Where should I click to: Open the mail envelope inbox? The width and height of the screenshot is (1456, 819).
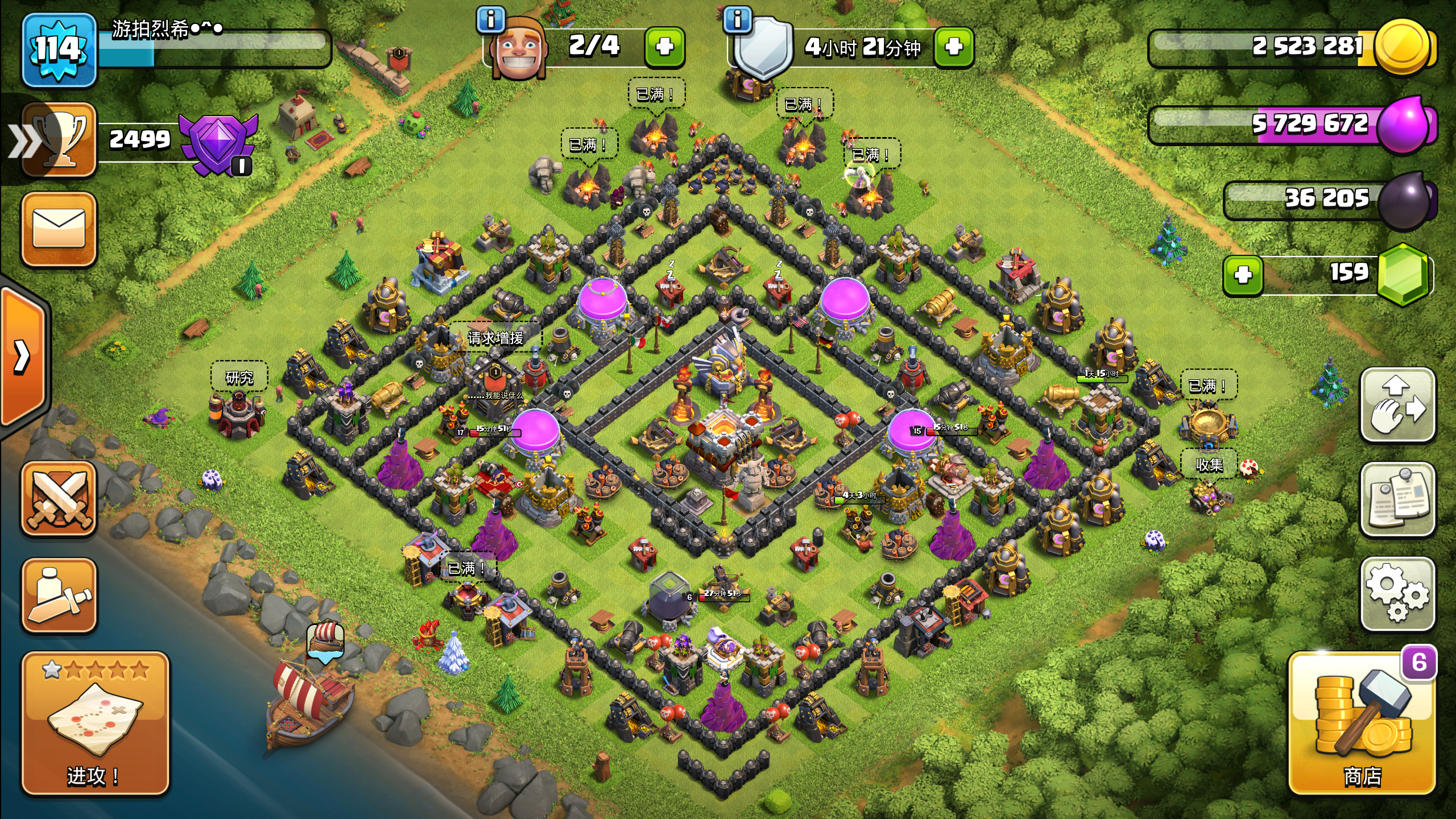[59, 229]
